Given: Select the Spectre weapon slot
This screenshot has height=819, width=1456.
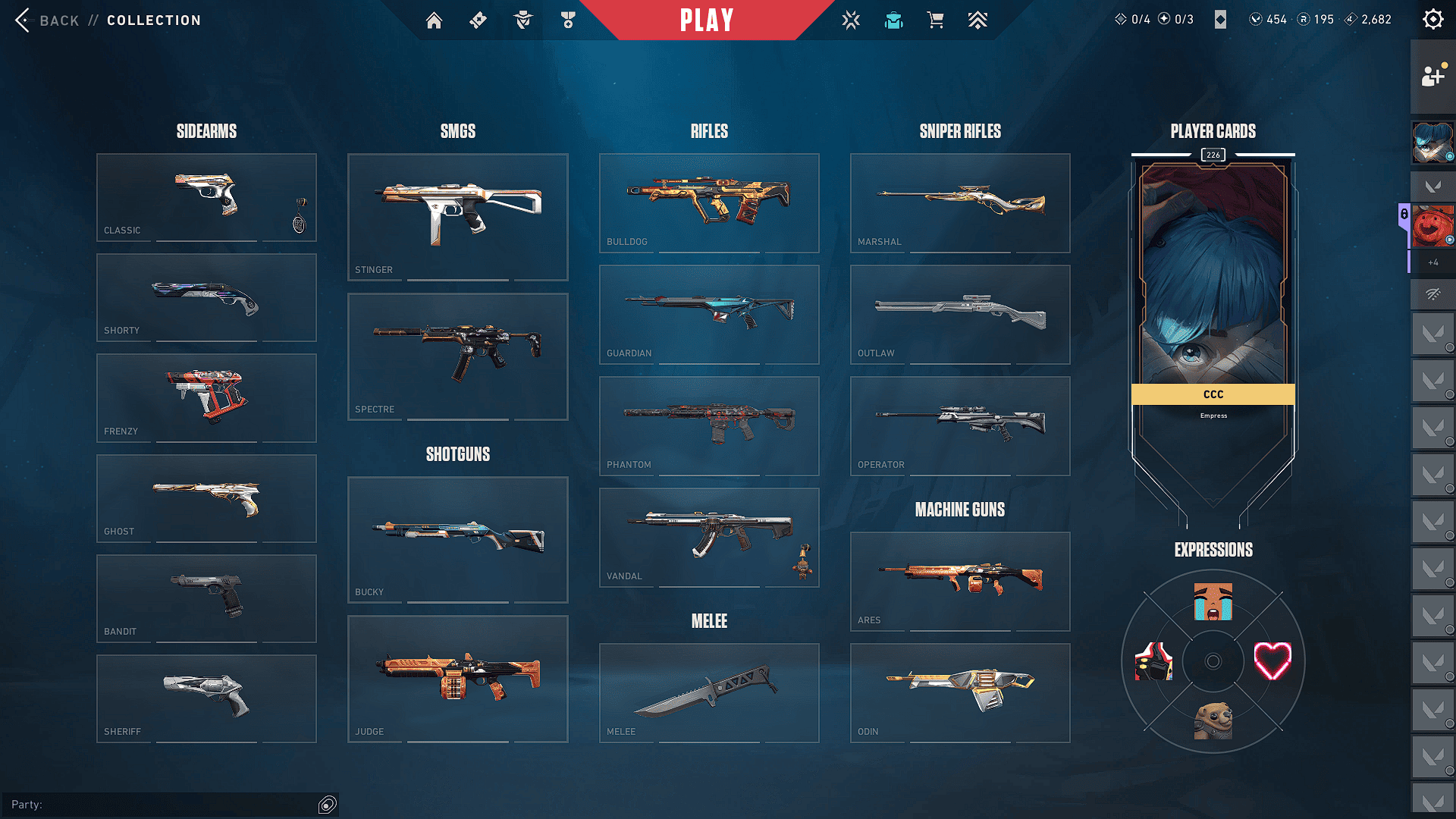Looking at the screenshot, I should pos(457,356).
